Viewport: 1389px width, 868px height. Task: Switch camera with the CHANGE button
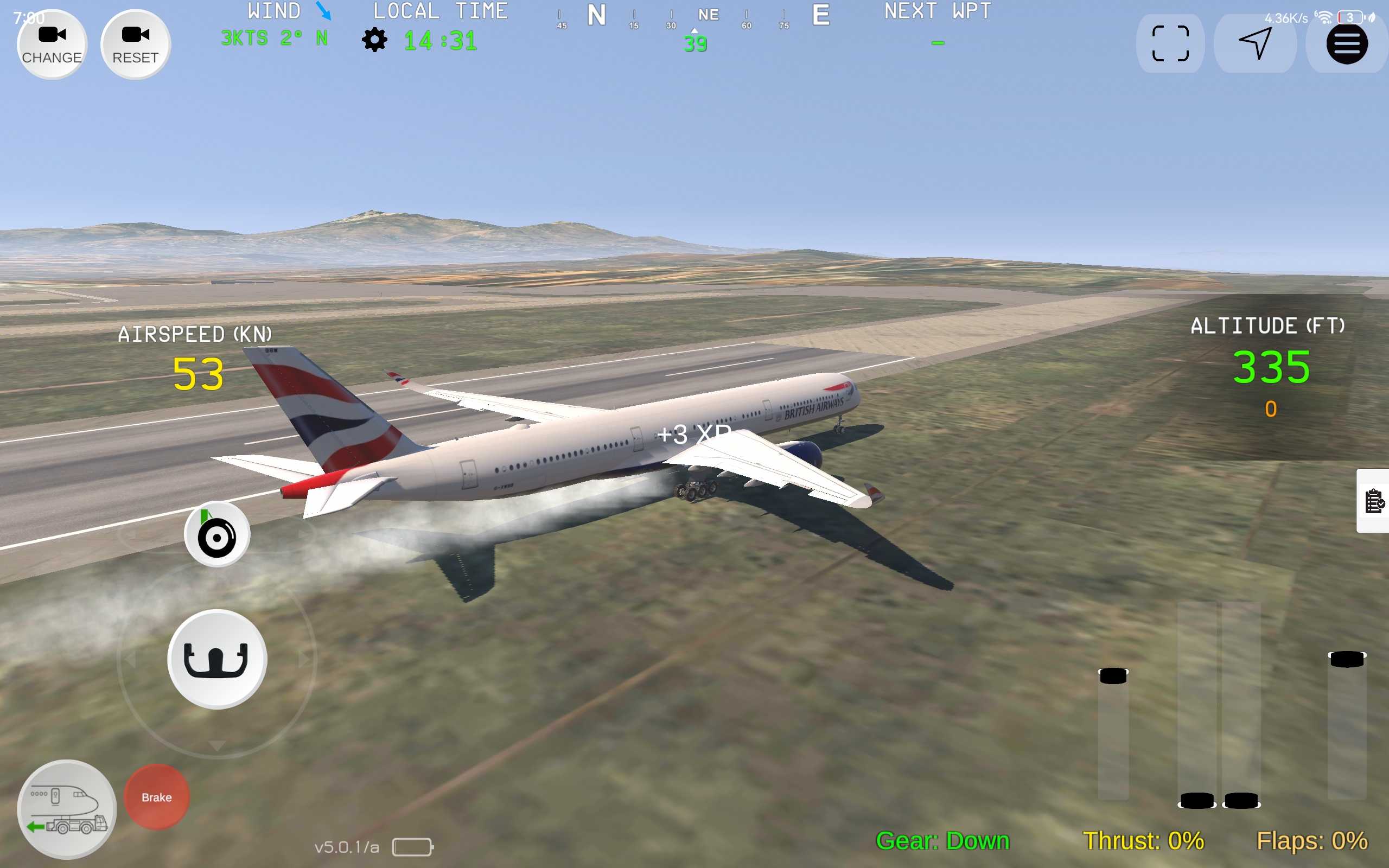tap(52, 44)
